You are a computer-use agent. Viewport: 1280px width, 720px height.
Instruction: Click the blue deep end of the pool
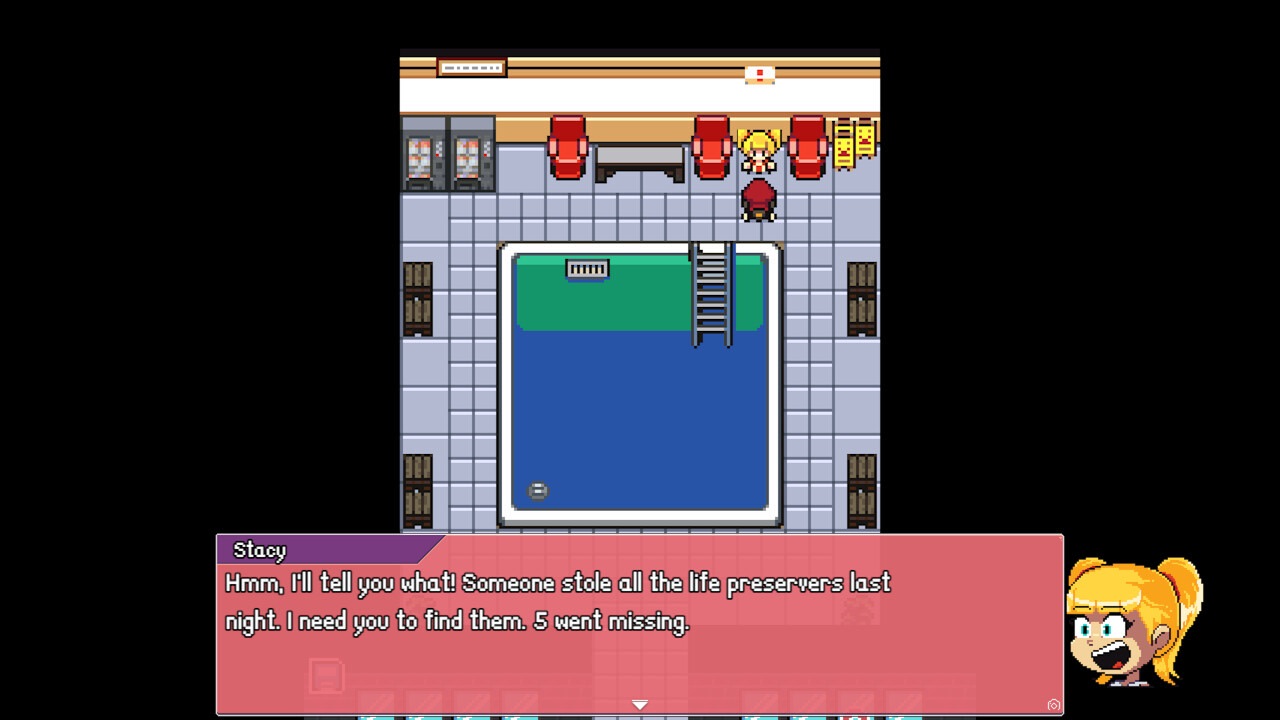pos(640,420)
